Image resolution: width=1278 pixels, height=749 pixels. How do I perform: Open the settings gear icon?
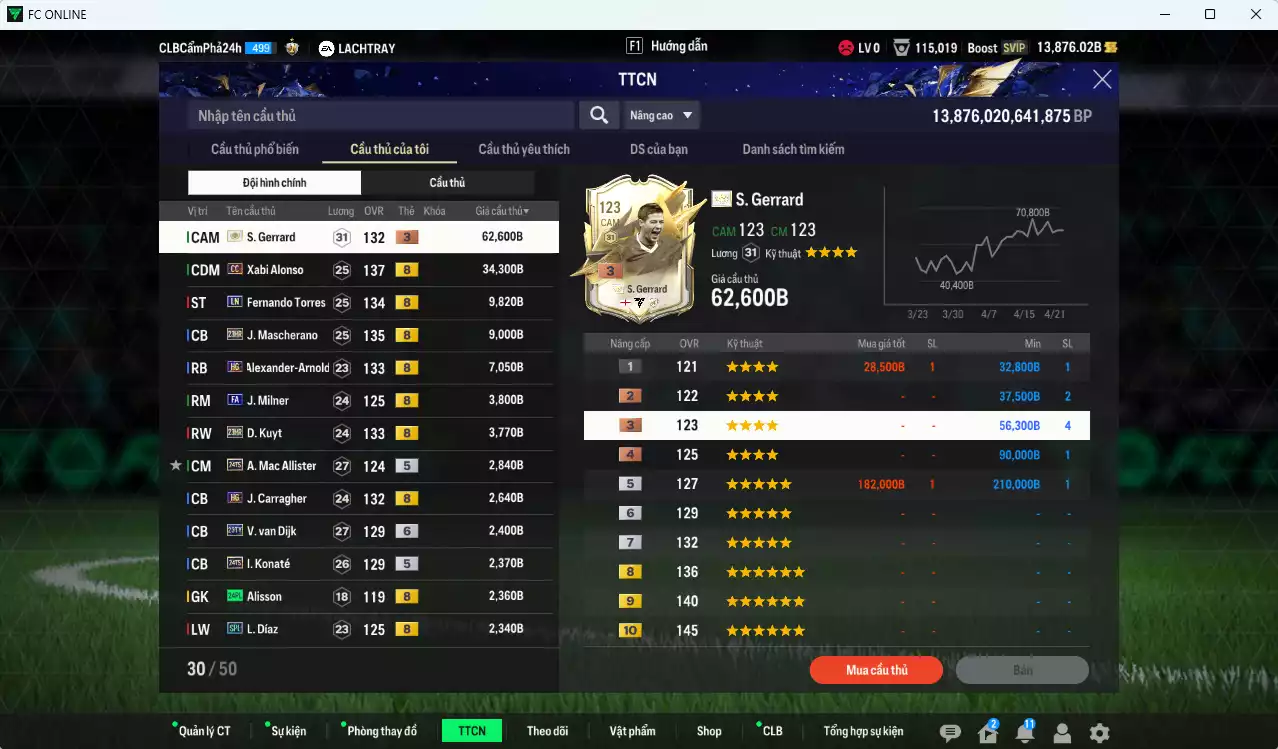[x=1099, y=733]
